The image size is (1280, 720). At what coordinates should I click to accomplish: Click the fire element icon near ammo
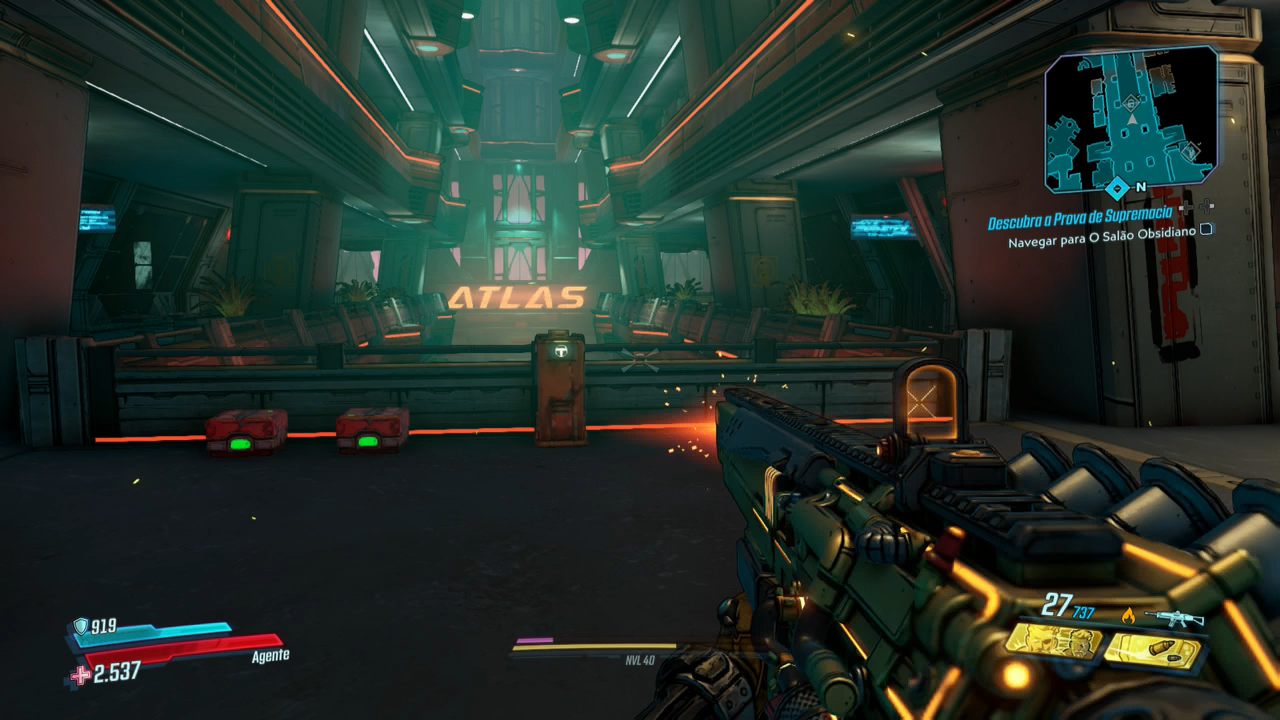coord(1129,615)
